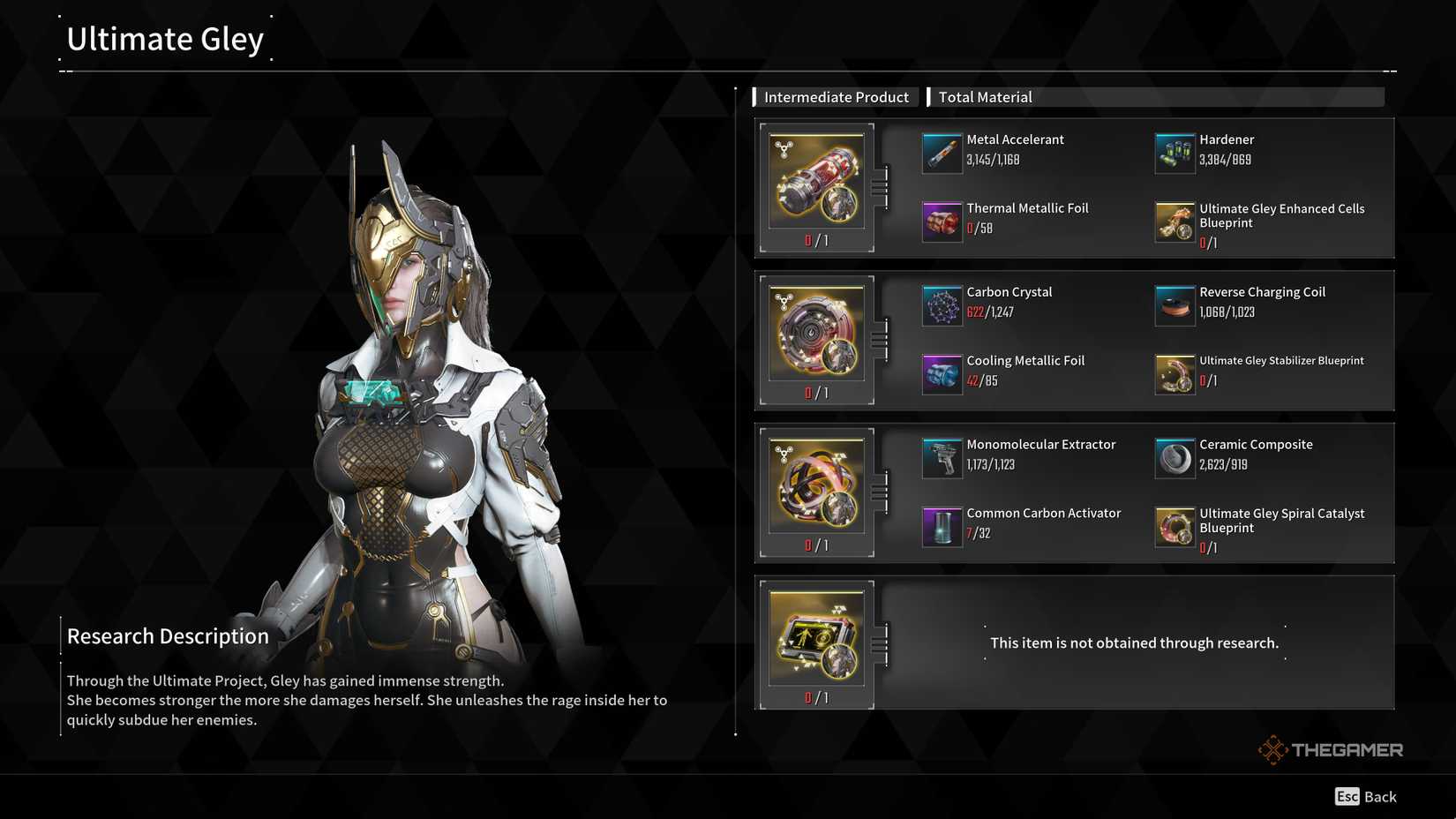Switch to the Intermediate Product tab

pyautogui.click(x=836, y=97)
